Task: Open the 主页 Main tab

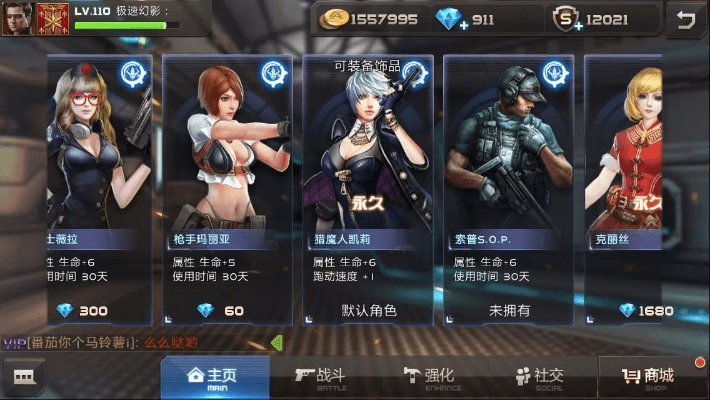Action: (x=214, y=377)
